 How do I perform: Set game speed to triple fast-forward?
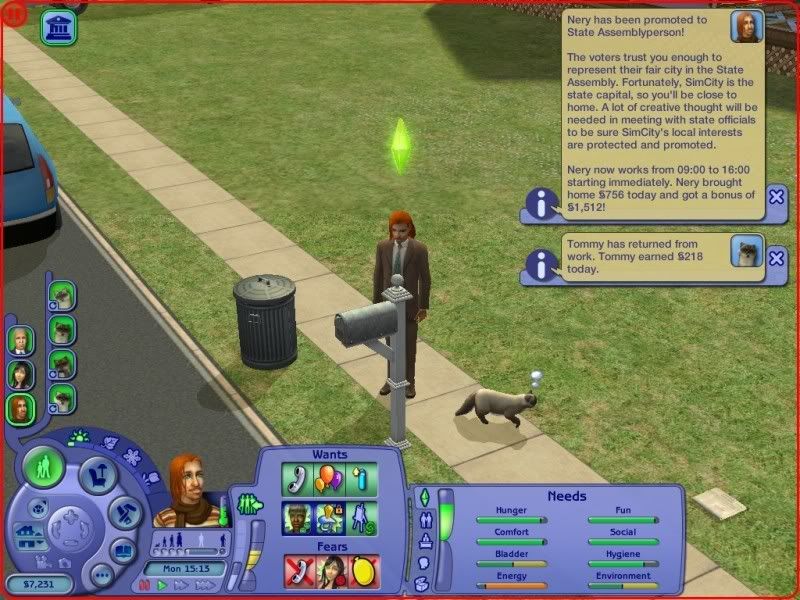click(x=205, y=585)
